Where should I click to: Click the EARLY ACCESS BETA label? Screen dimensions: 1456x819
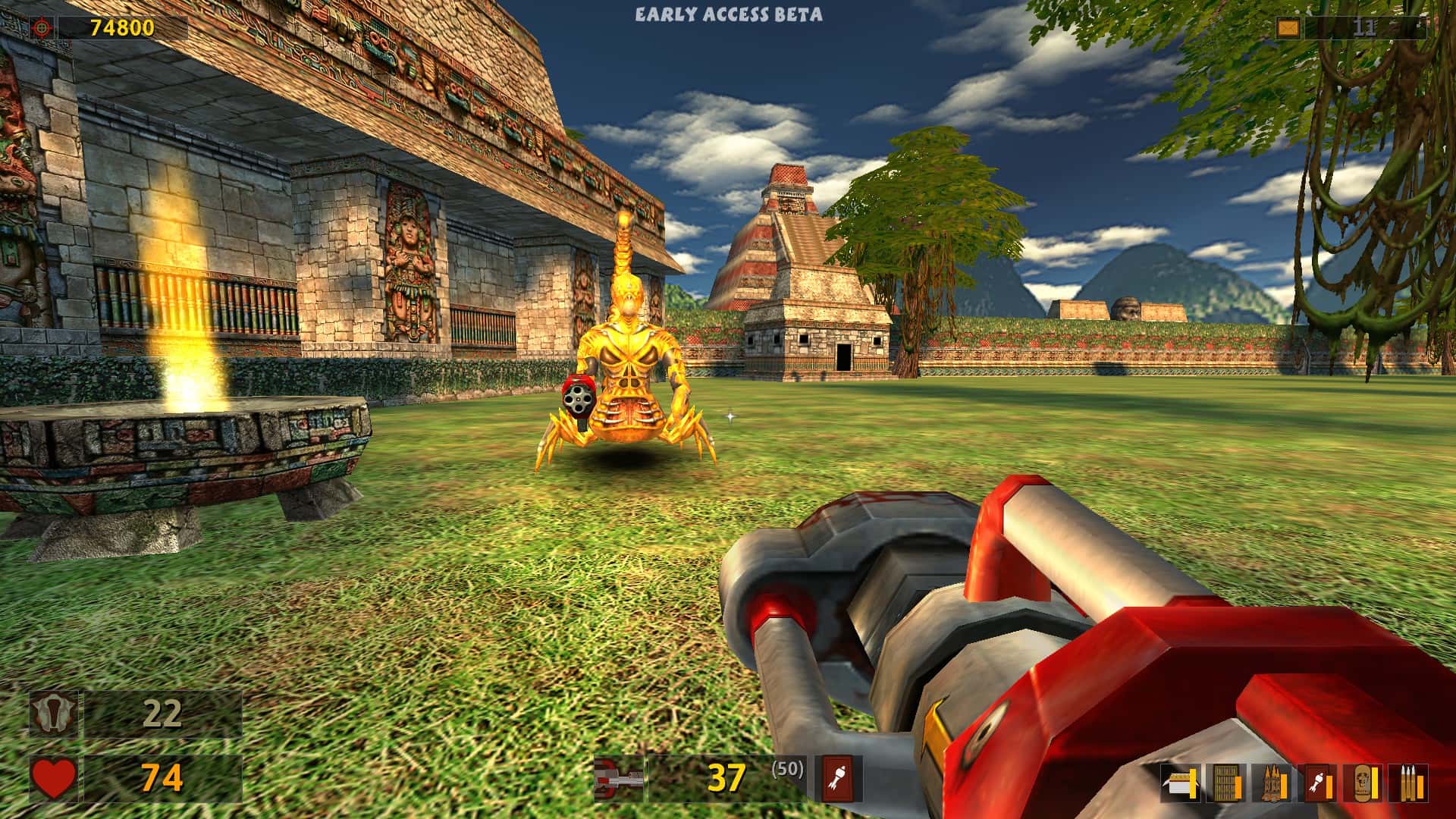tap(728, 12)
